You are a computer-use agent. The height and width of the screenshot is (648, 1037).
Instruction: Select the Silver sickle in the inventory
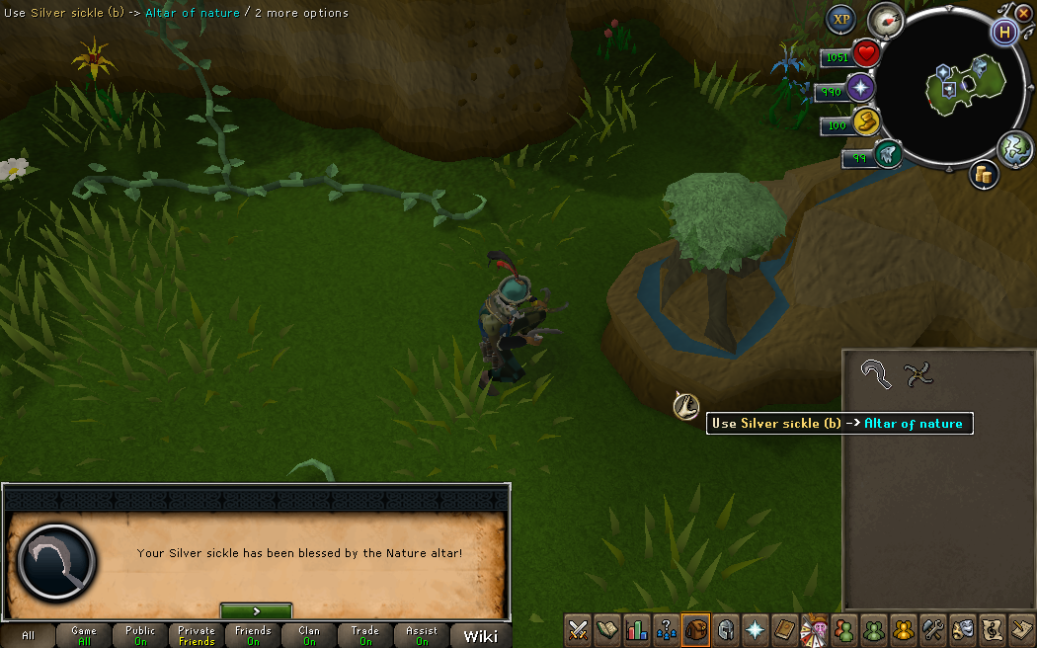(876, 375)
